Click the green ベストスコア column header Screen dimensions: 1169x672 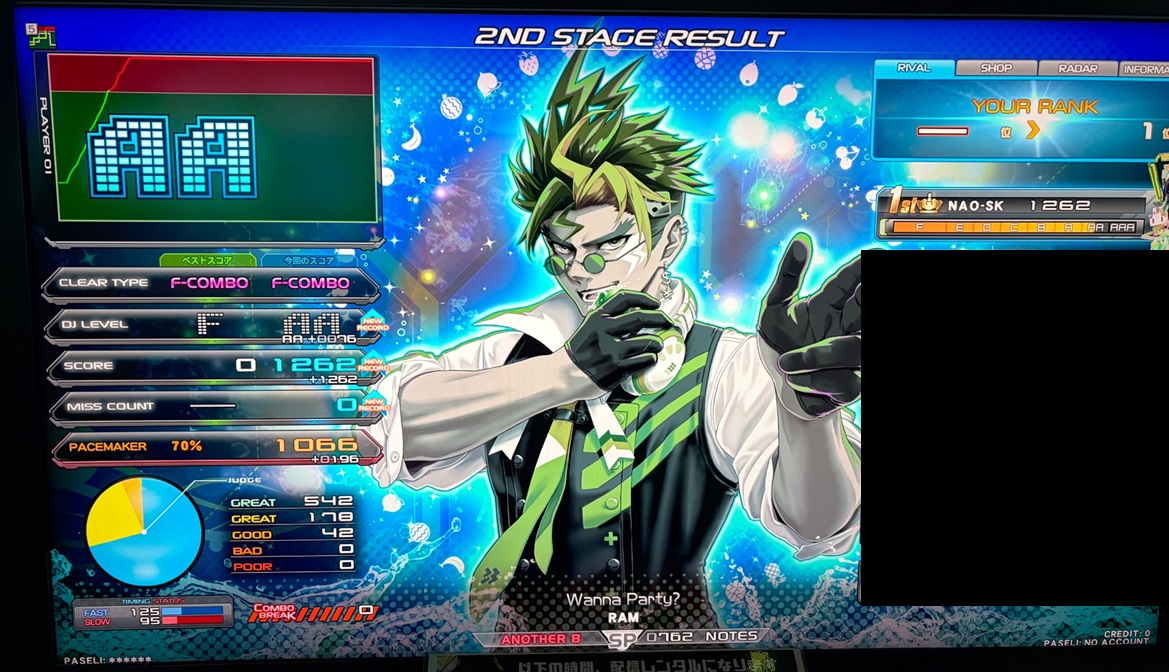tap(207, 261)
